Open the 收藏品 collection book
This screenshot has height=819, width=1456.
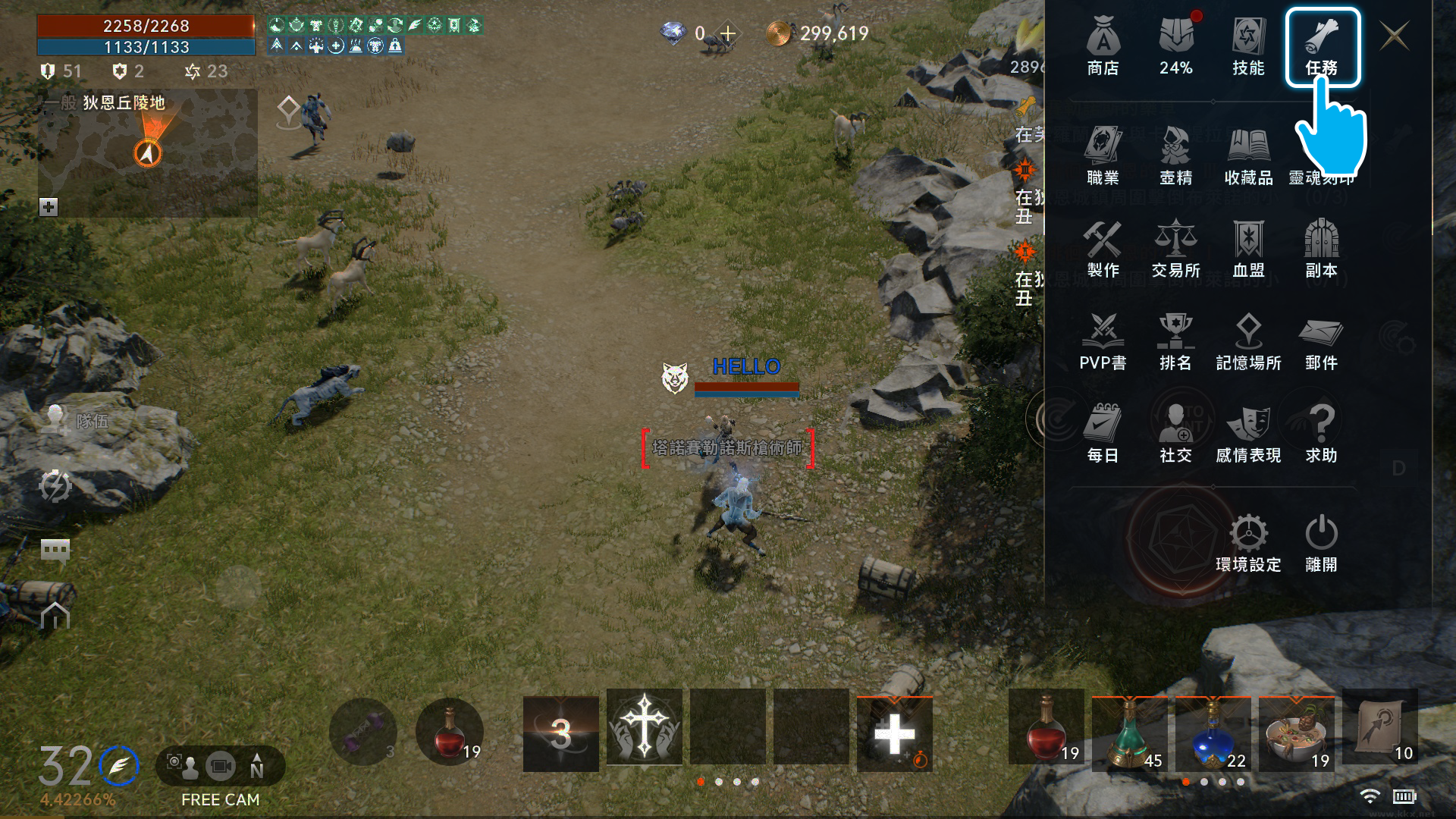1248,155
